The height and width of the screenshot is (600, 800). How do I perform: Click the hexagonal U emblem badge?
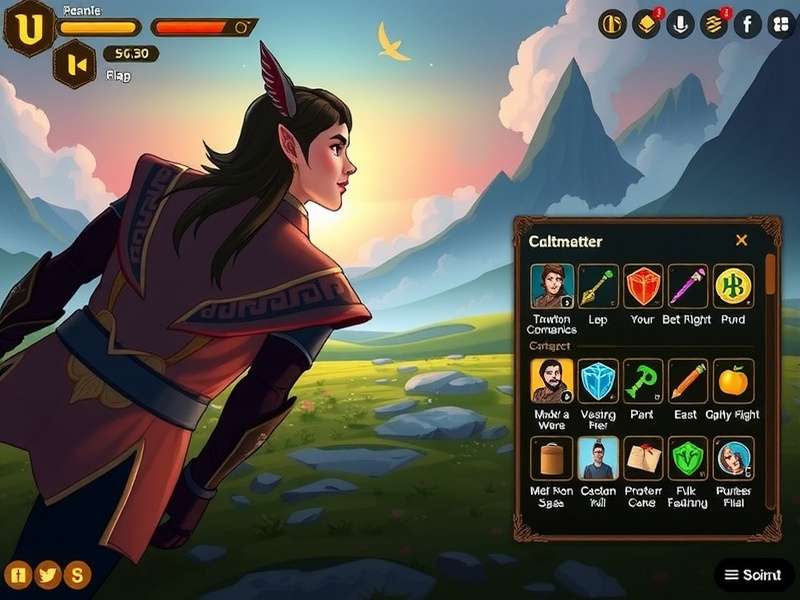[x=29, y=28]
